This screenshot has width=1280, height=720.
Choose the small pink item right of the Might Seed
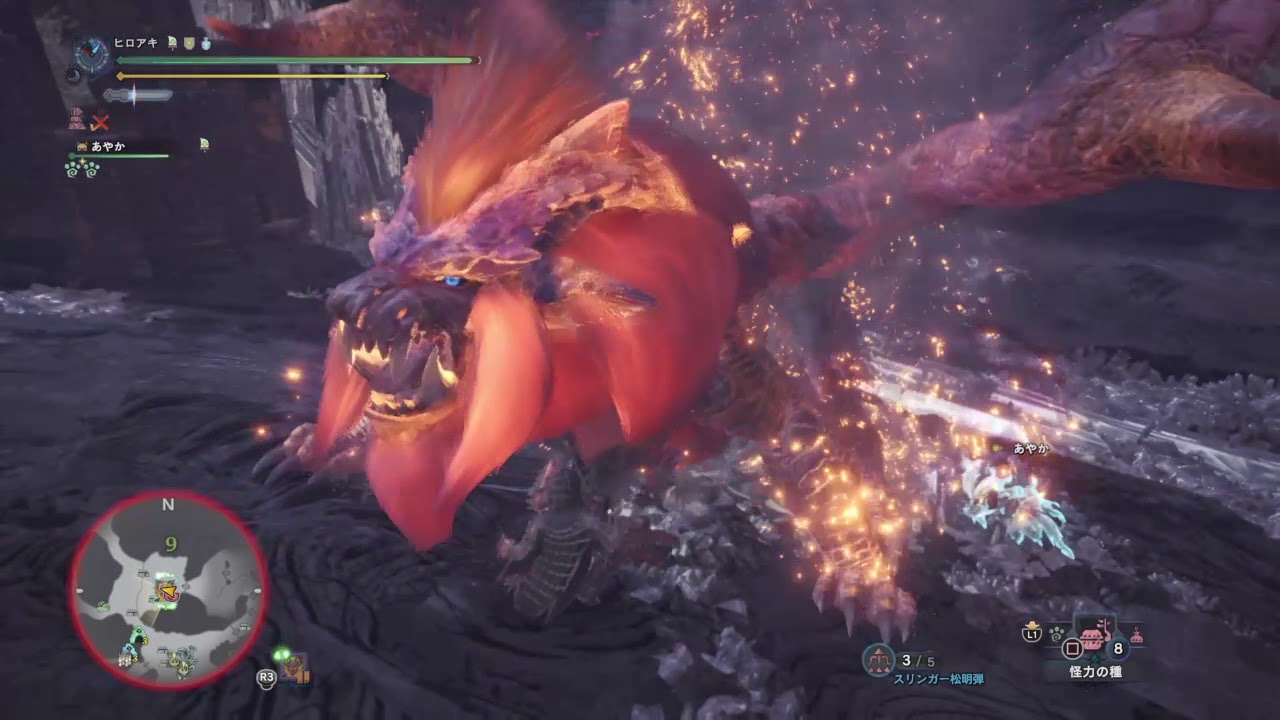[x=1136, y=634]
